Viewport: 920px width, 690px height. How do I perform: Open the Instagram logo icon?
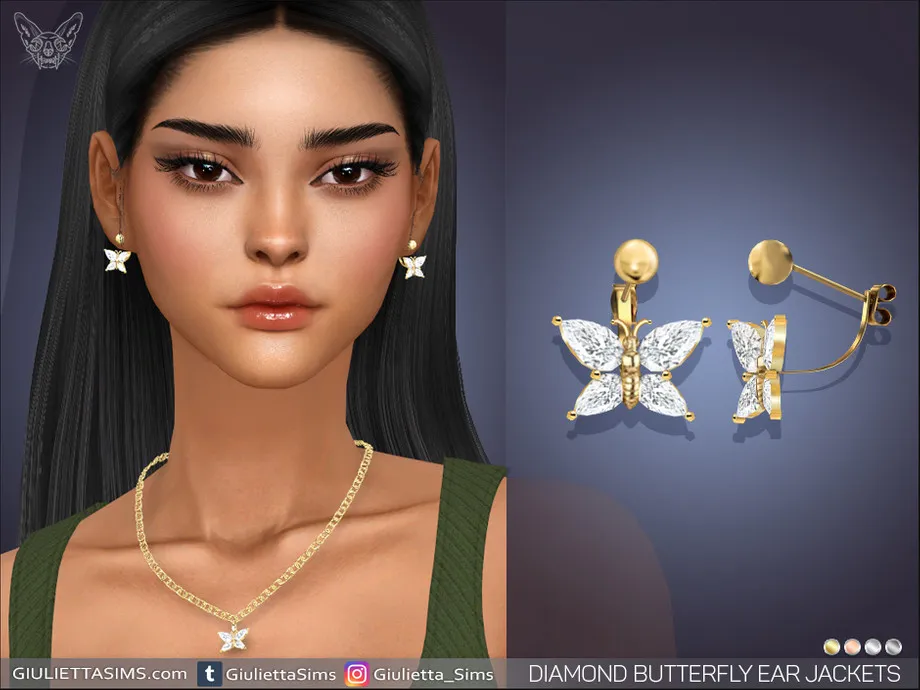pos(356,674)
